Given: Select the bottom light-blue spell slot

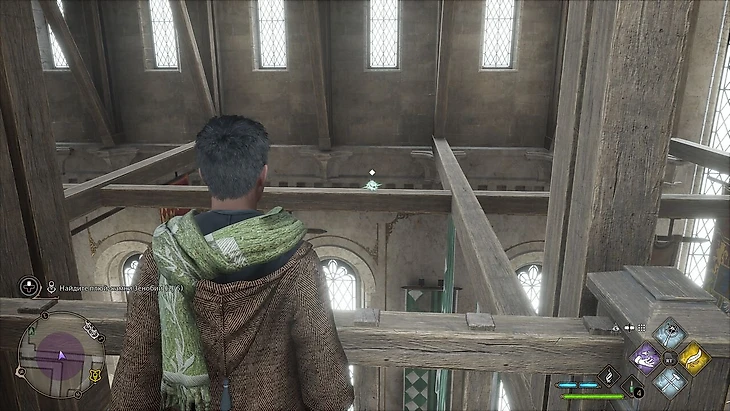Looking at the screenshot, I should 669,379.
